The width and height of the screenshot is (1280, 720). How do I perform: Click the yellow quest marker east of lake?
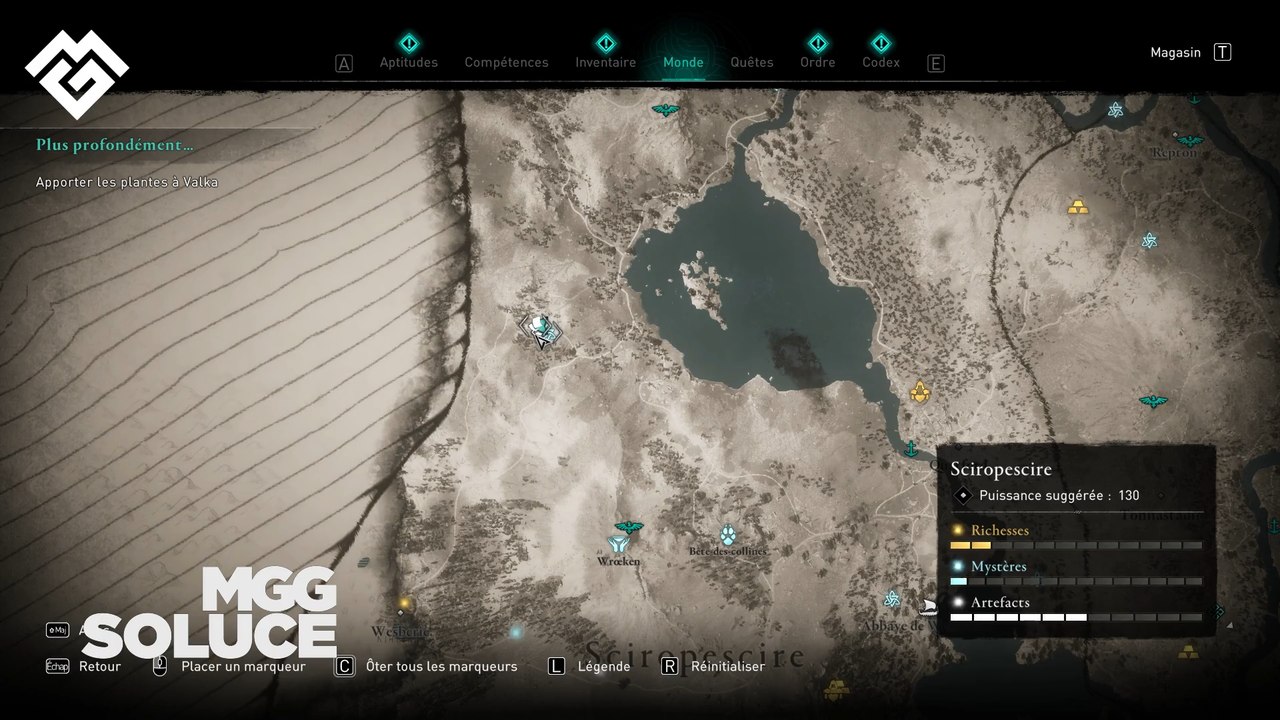(920, 392)
